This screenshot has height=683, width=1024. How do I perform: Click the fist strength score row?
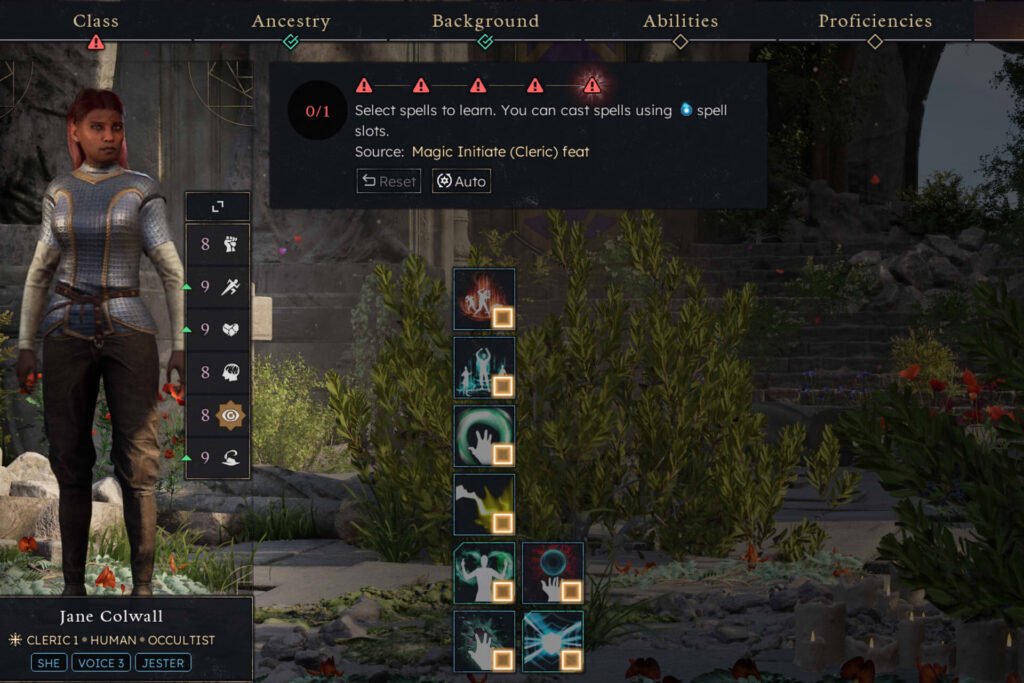pos(217,243)
